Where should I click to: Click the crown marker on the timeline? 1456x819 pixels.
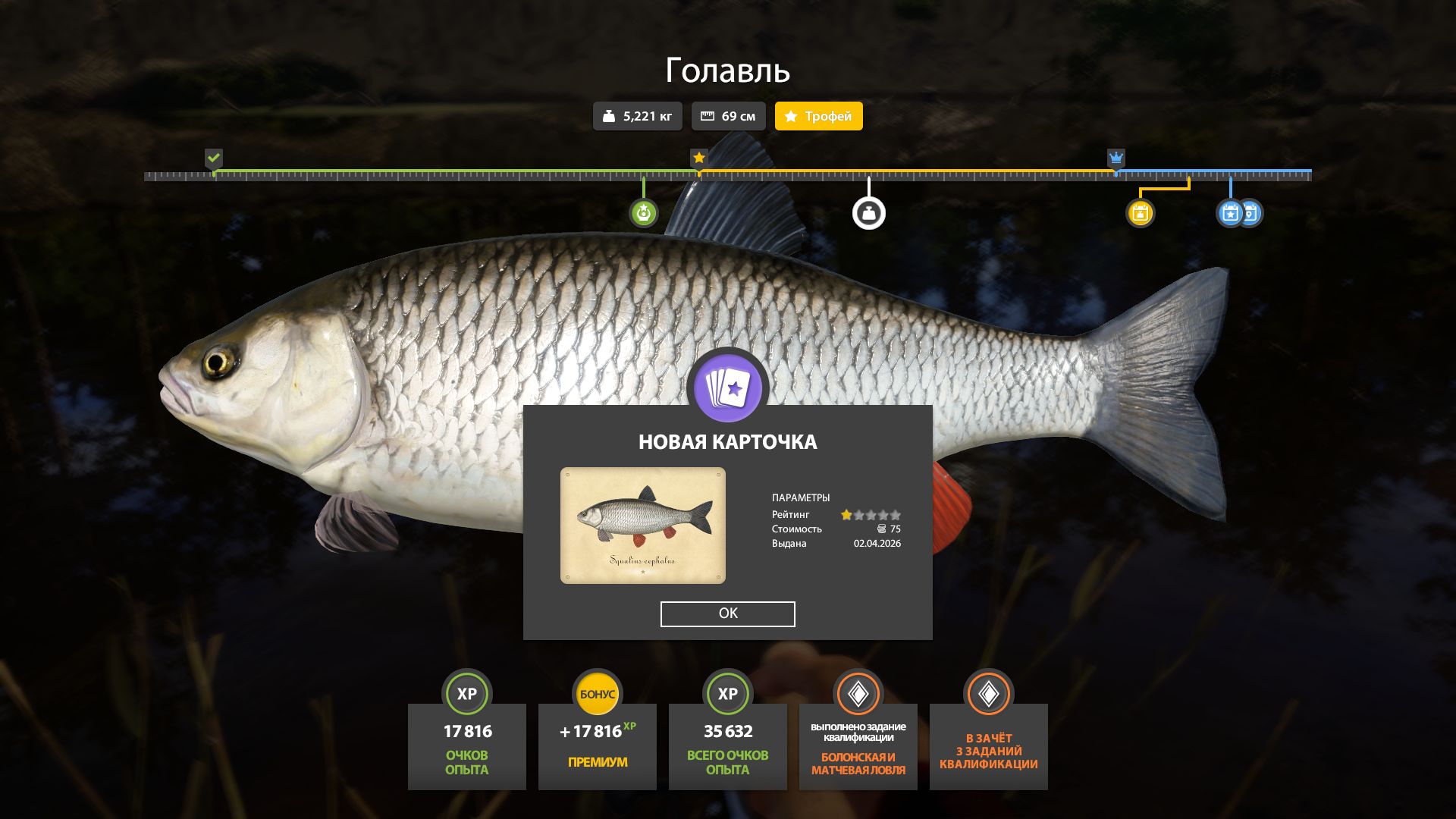[x=1115, y=158]
